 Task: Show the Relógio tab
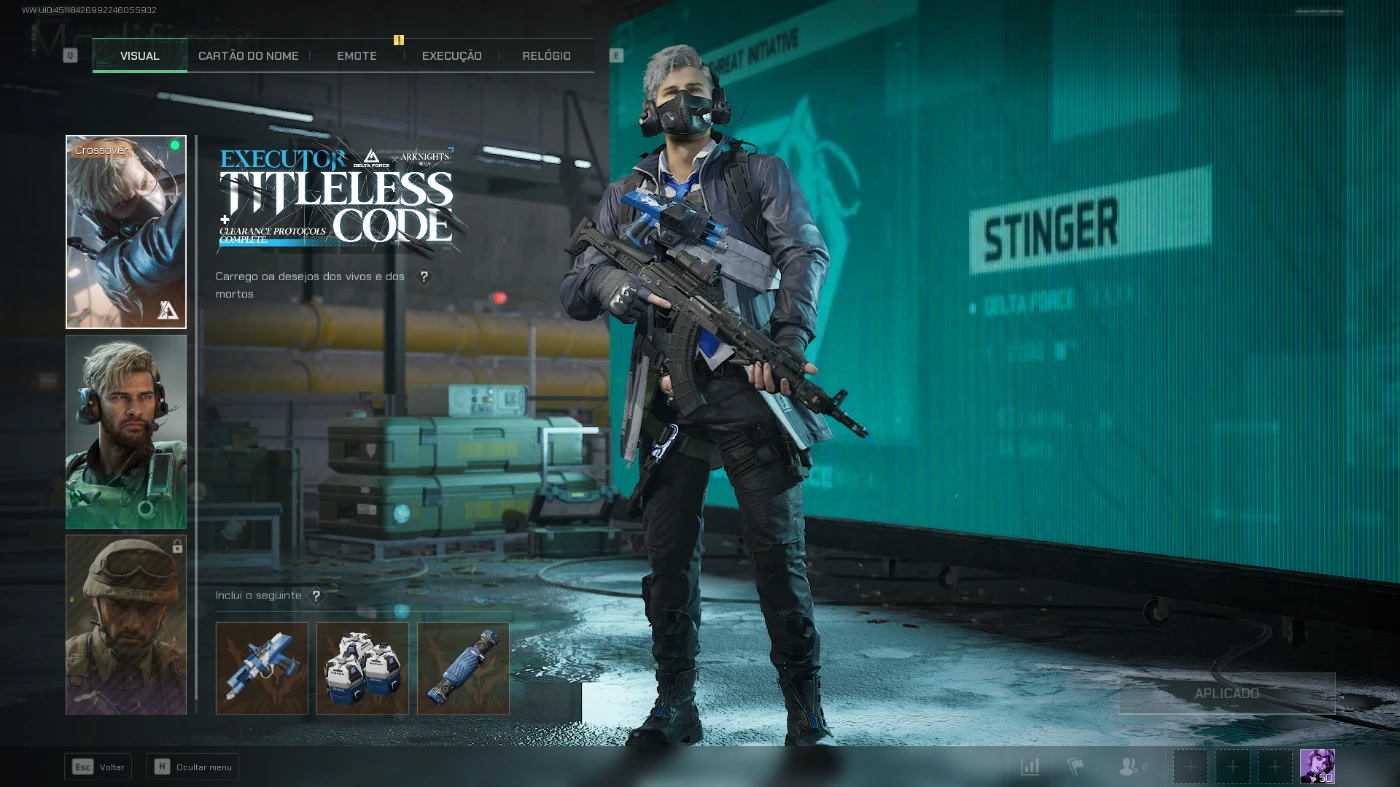[x=546, y=56]
